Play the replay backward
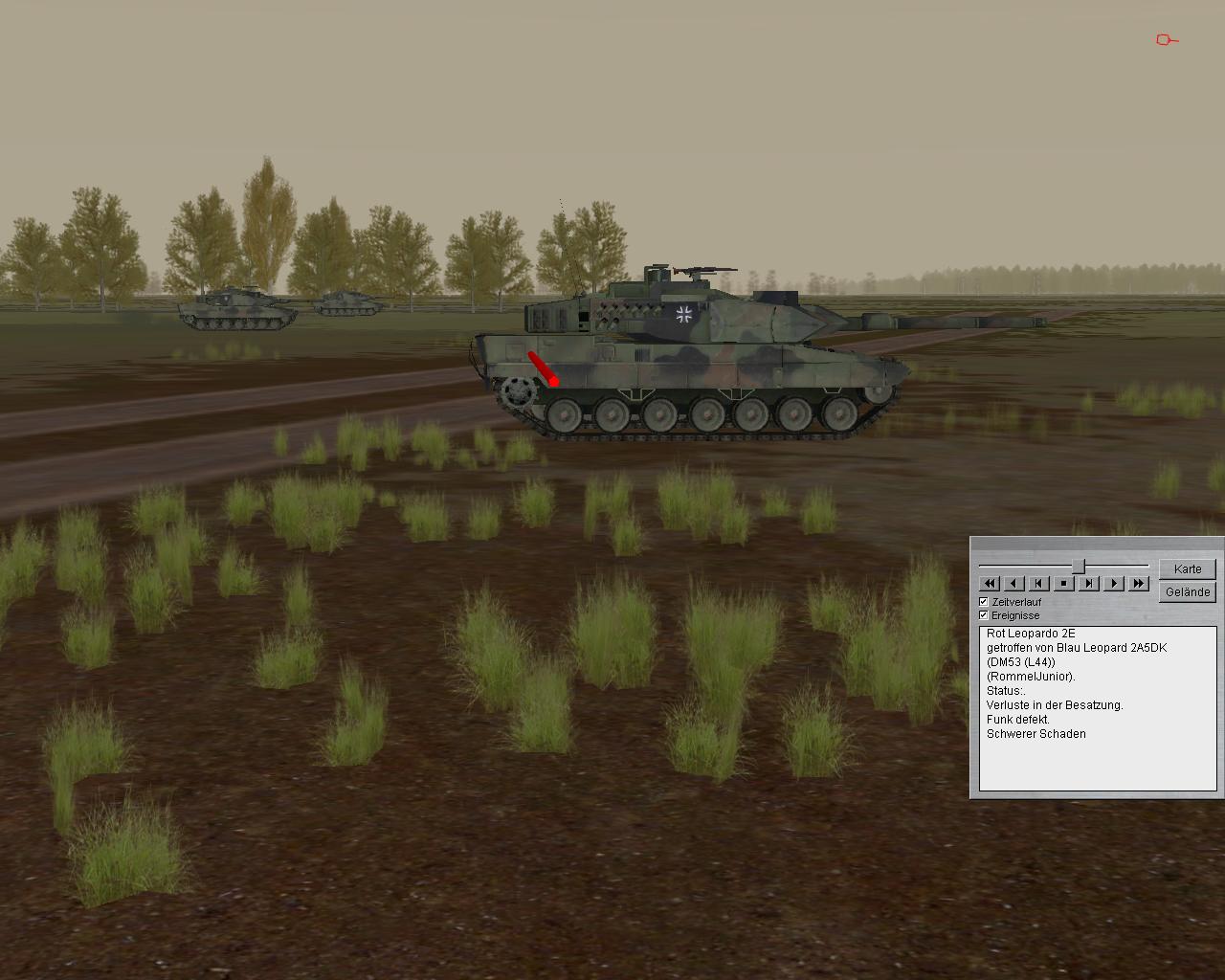The image size is (1225, 980). pos(1014,583)
